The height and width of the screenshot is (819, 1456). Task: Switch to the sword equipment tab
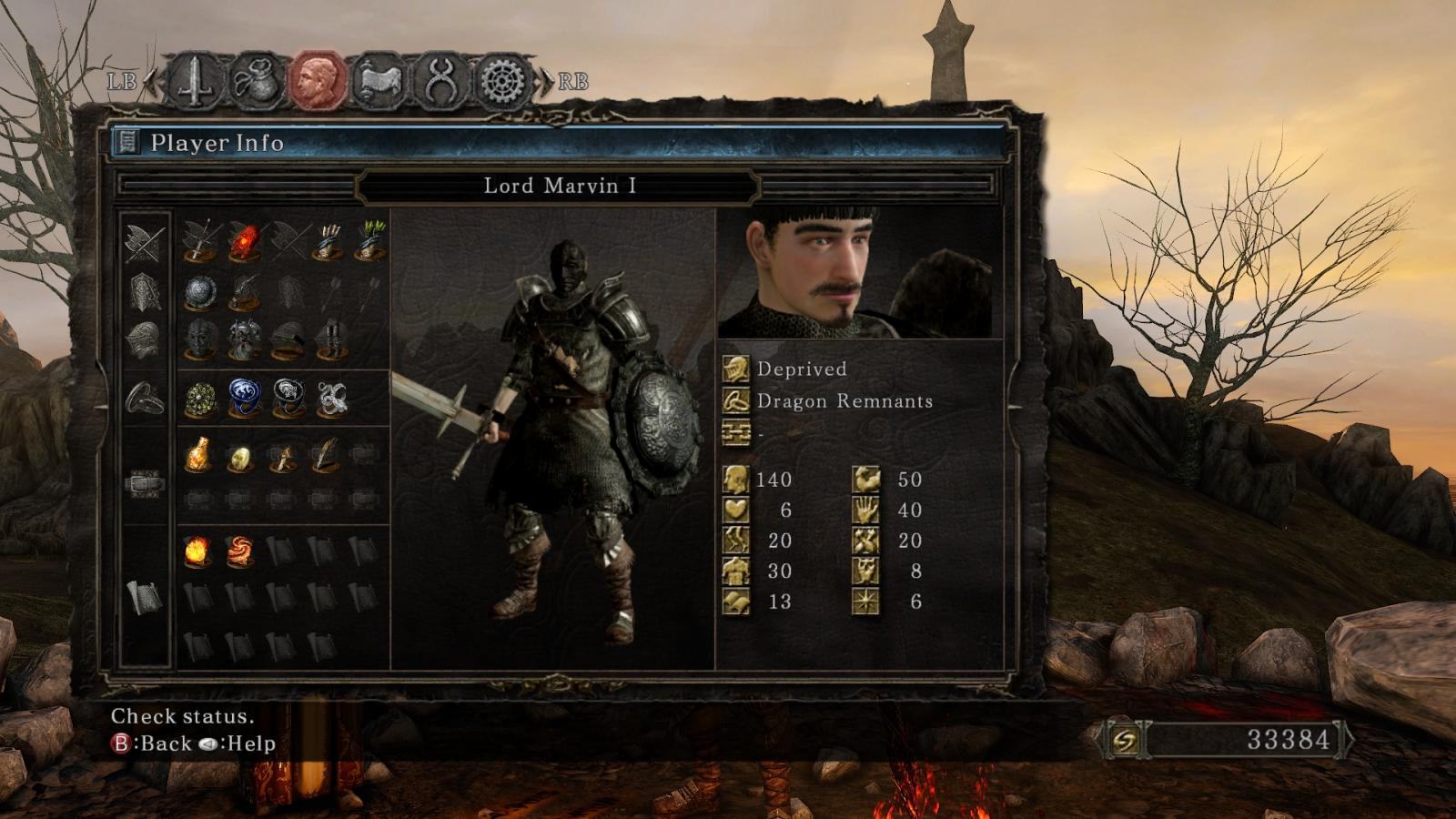(194, 82)
